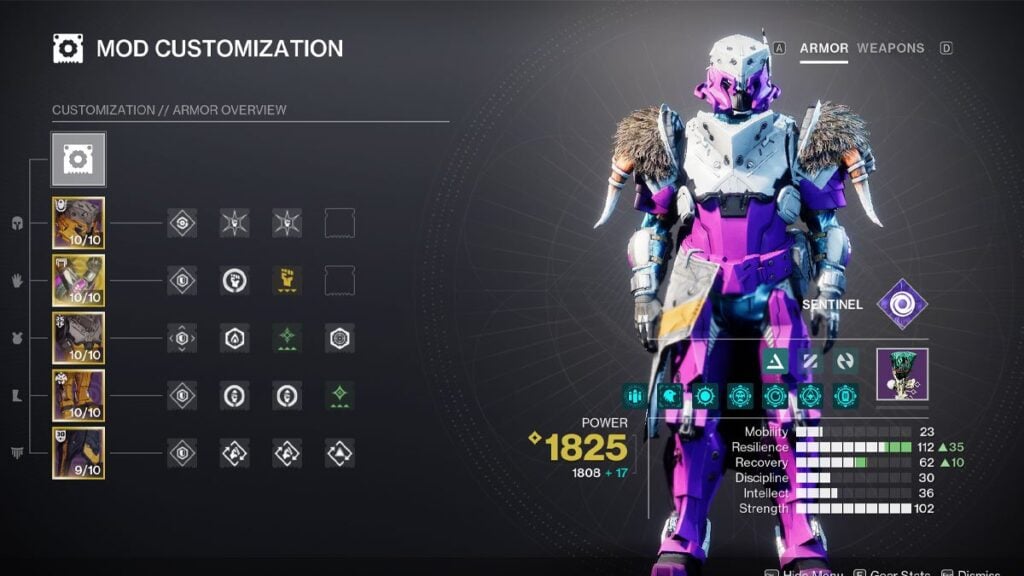1024x576 pixels.
Task: Open the flame hexagon chest mod
Action: (234, 338)
